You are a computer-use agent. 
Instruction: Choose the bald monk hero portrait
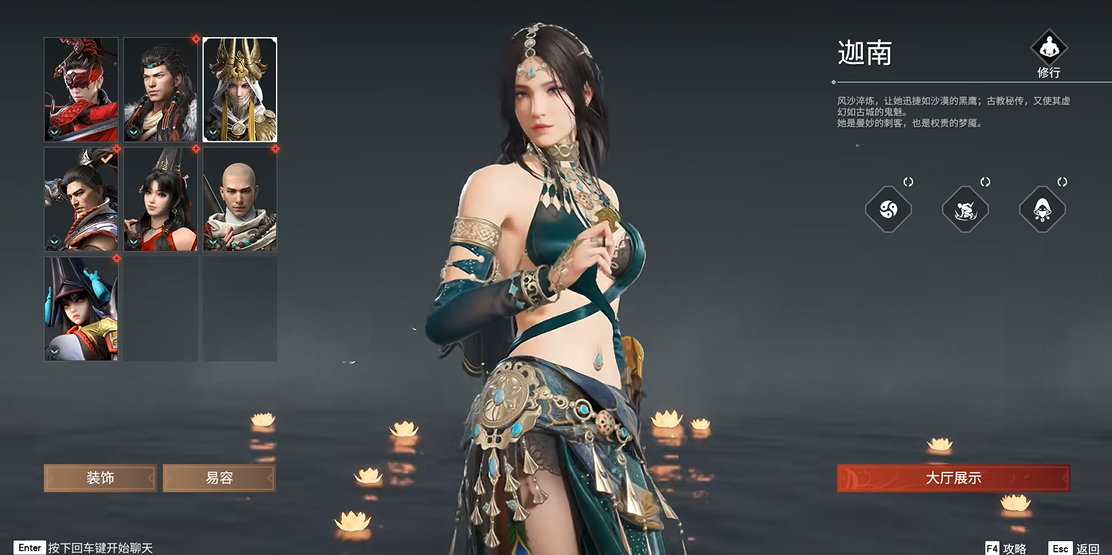pos(240,199)
